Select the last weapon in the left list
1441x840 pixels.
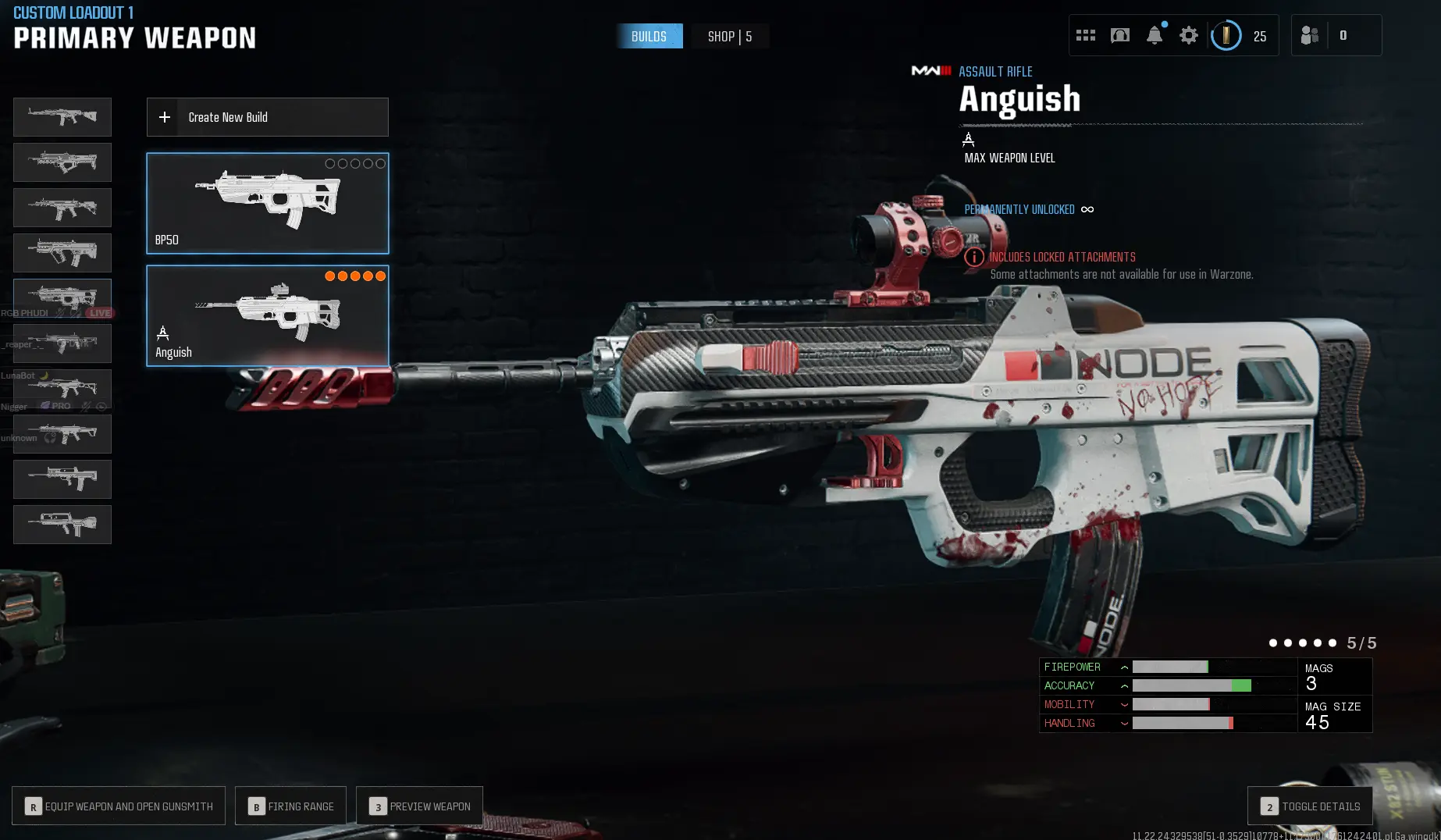(62, 524)
